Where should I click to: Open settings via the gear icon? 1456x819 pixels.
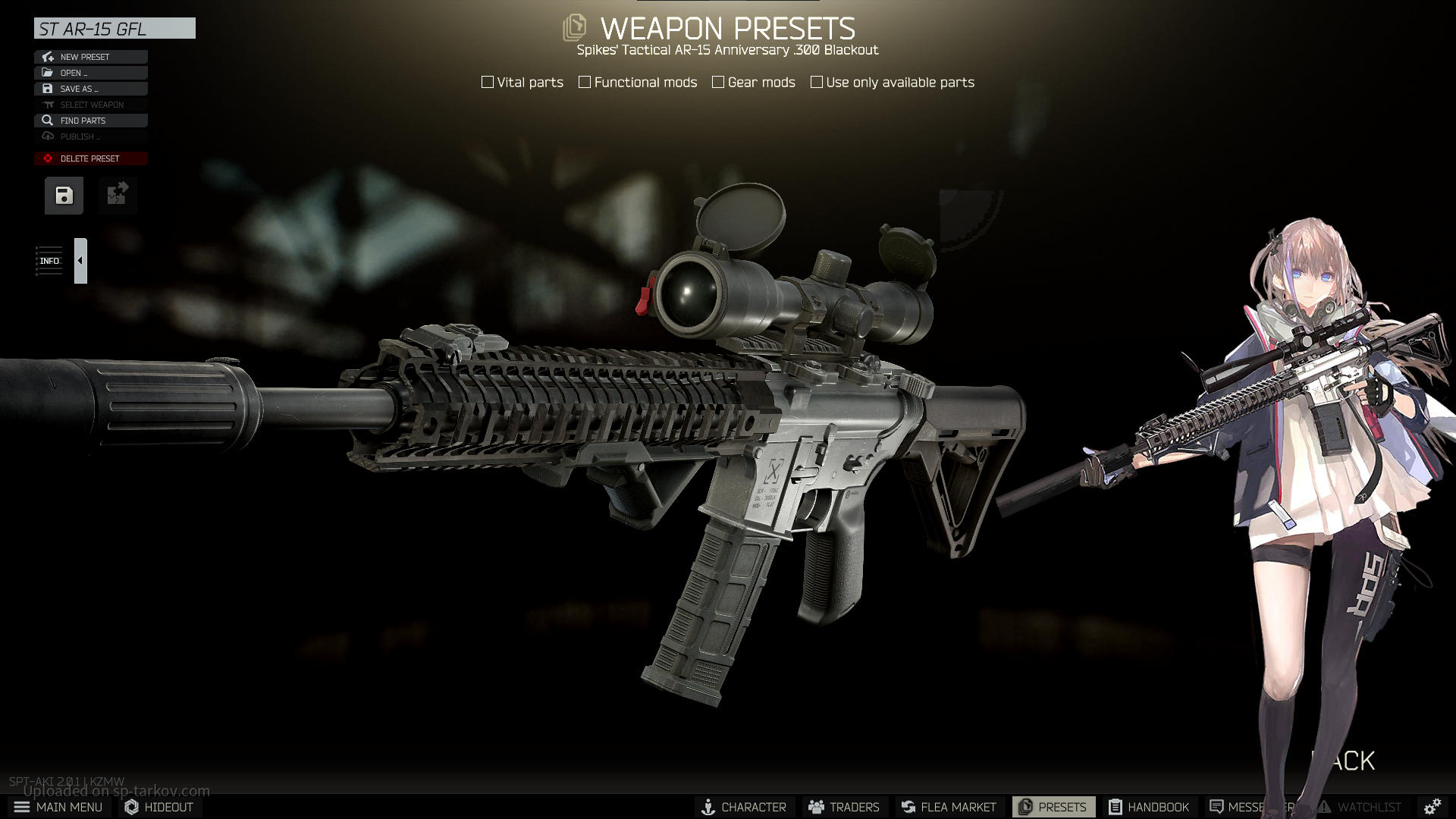click(x=1432, y=807)
